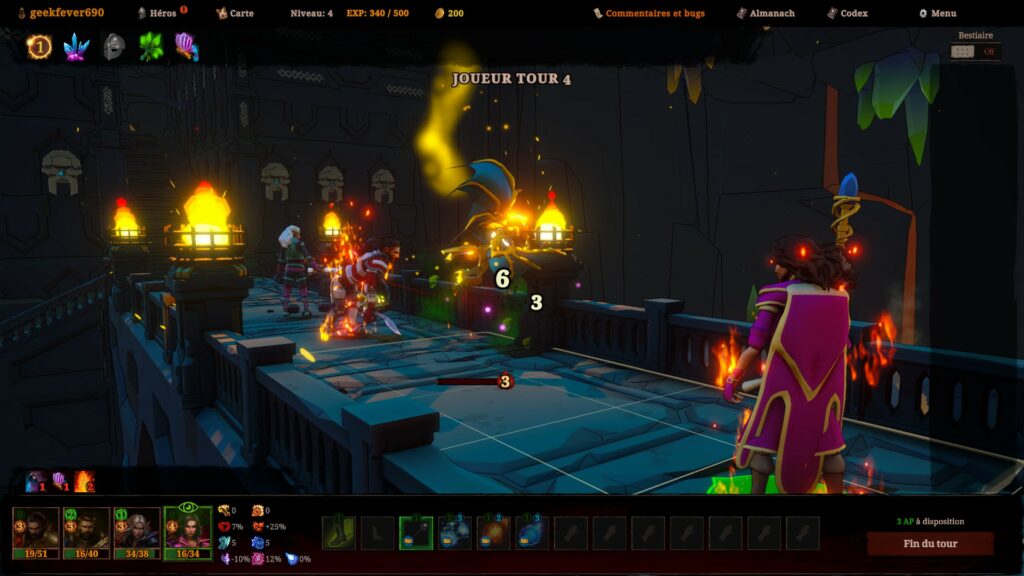This screenshot has width=1024, height=576.
Task: Select the white-haired hero with 34/38 health
Action: click(137, 531)
